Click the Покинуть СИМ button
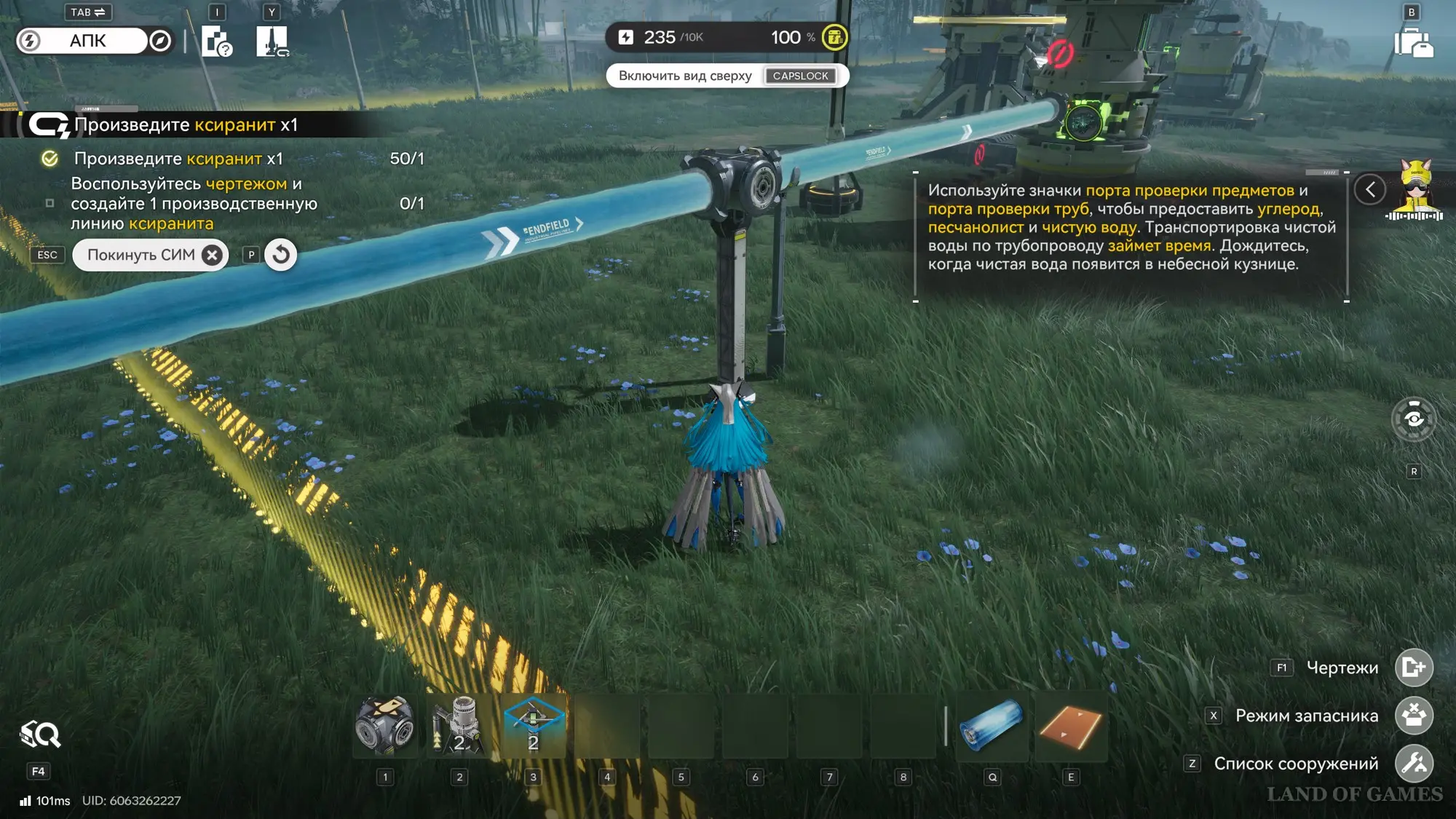This screenshot has width=1456, height=819. click(151, 255)
